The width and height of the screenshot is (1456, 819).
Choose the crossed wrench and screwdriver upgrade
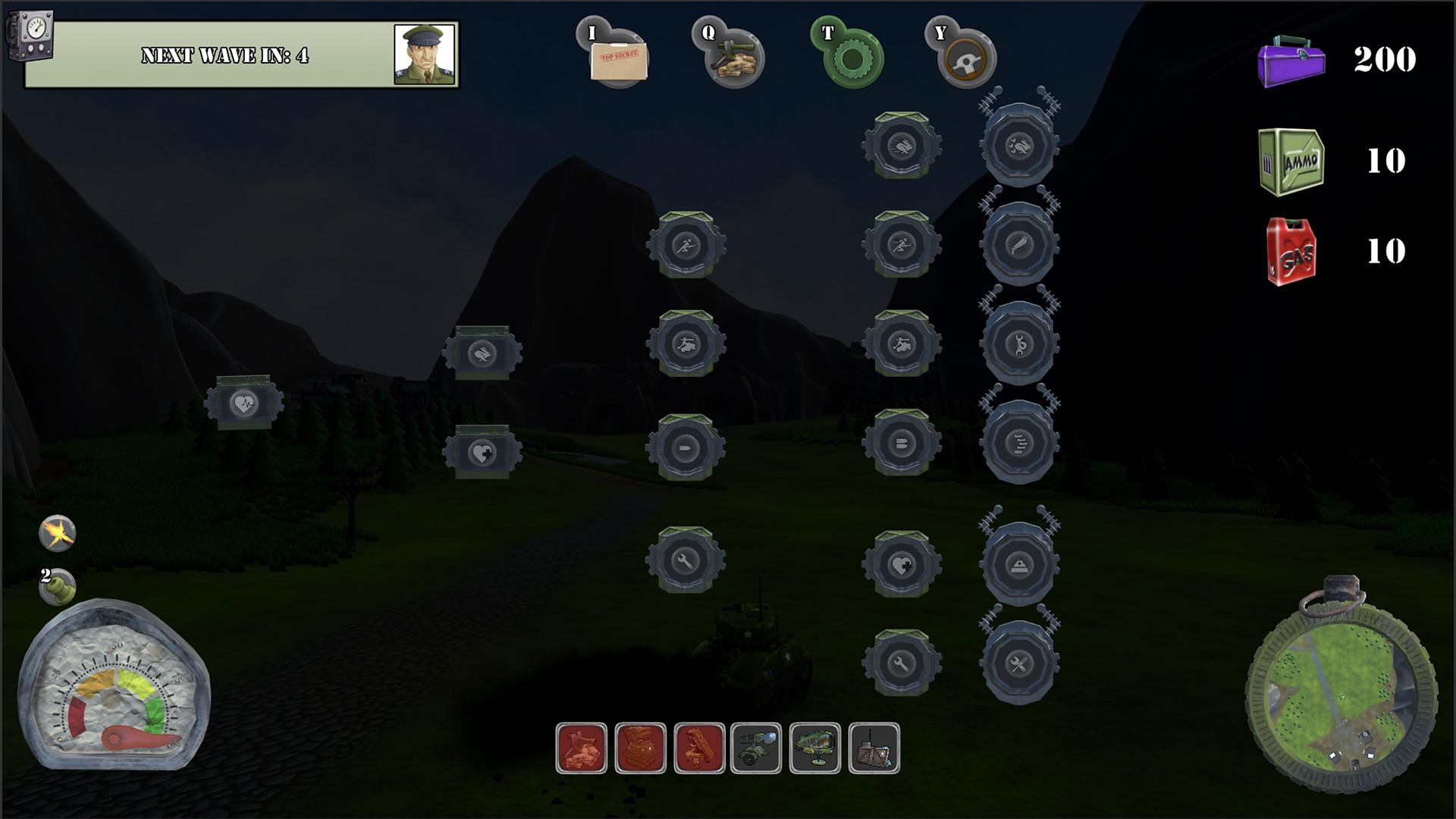tap(1018, 664)
